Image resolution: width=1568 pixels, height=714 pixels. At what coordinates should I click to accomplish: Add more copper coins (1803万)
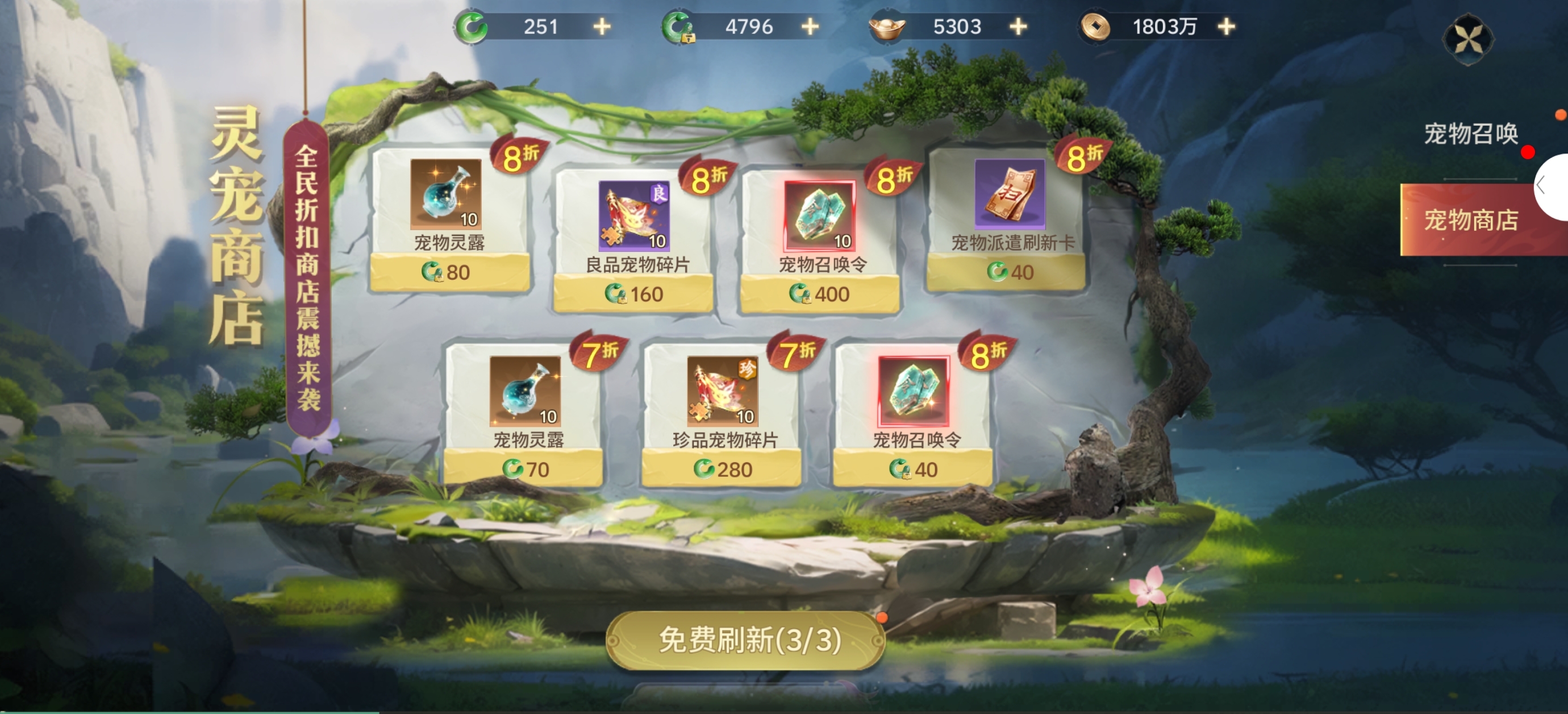[1226, 27]
